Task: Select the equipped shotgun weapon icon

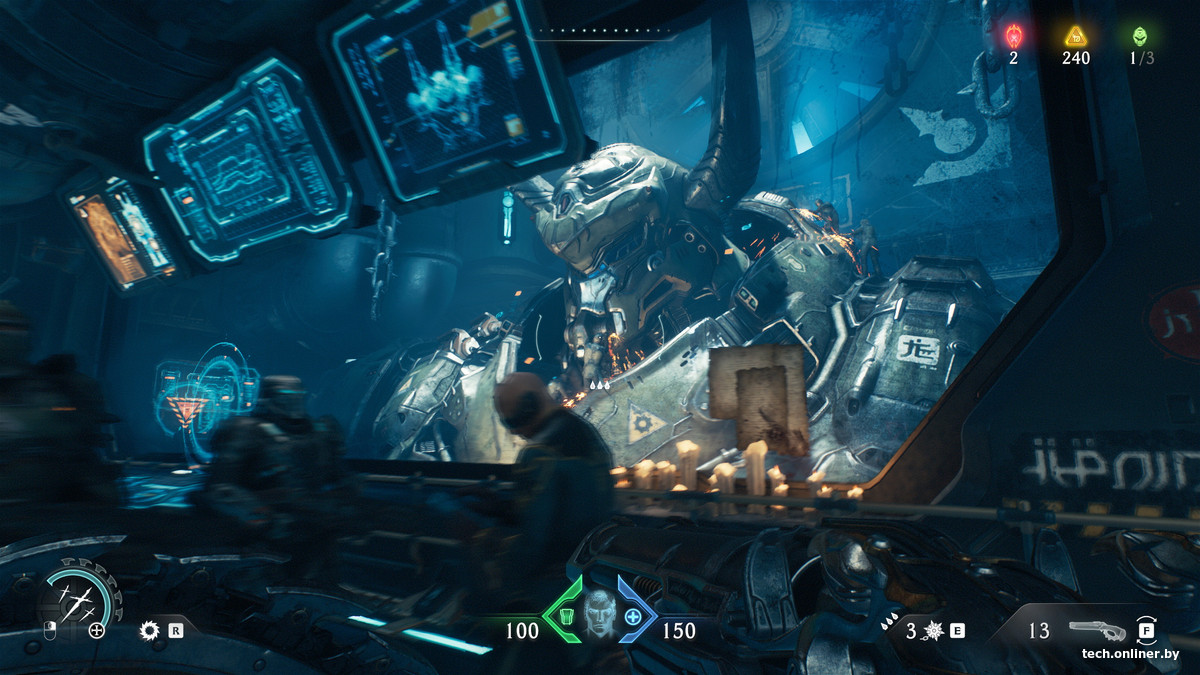Action: pyautogui.click(x=1096, y=630)
